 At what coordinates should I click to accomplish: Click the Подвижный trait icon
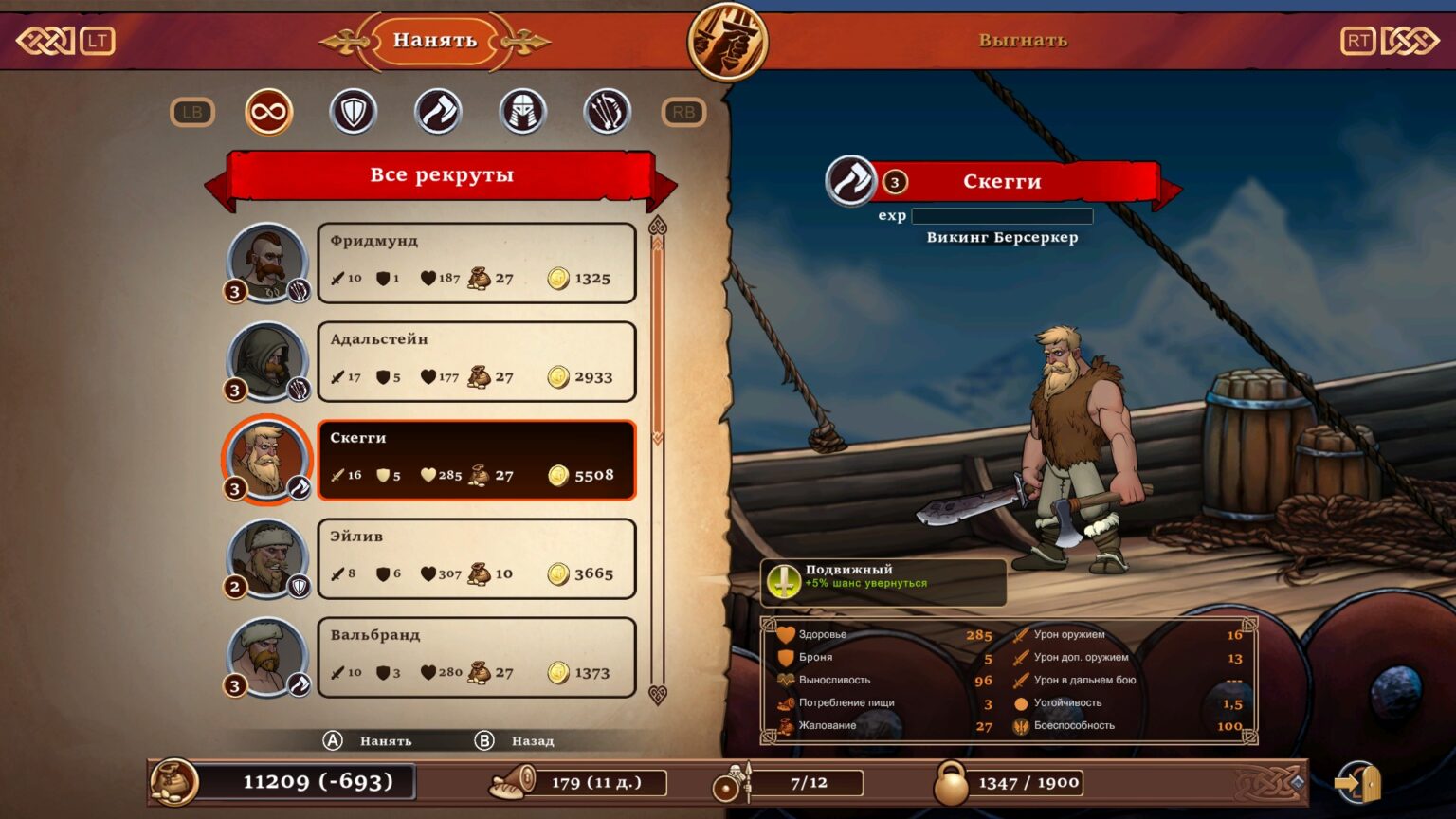coord(784,581)
